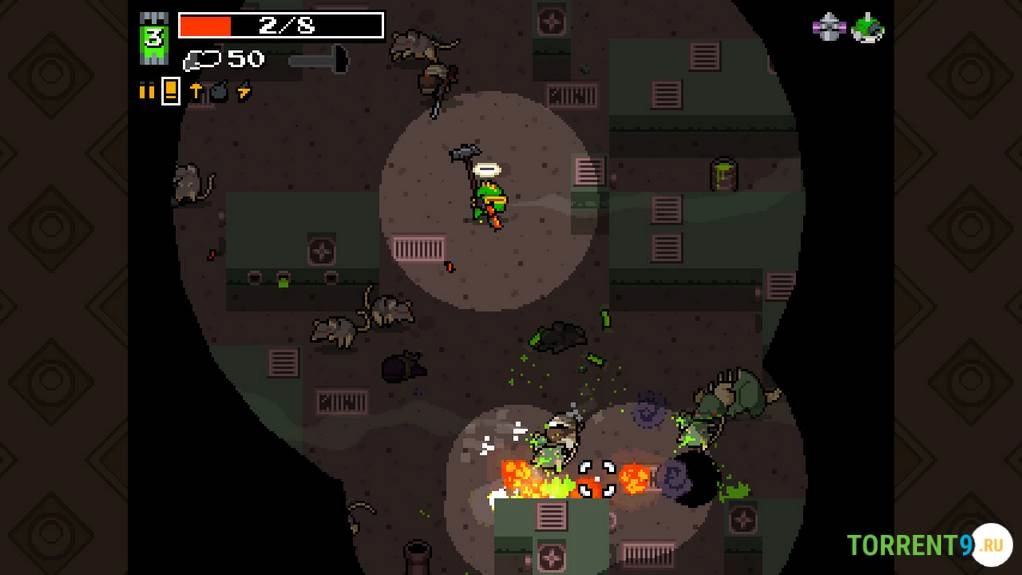Click the green level 3 rads canister
This screenshot has width=1022, height=575.
point(154,40)
